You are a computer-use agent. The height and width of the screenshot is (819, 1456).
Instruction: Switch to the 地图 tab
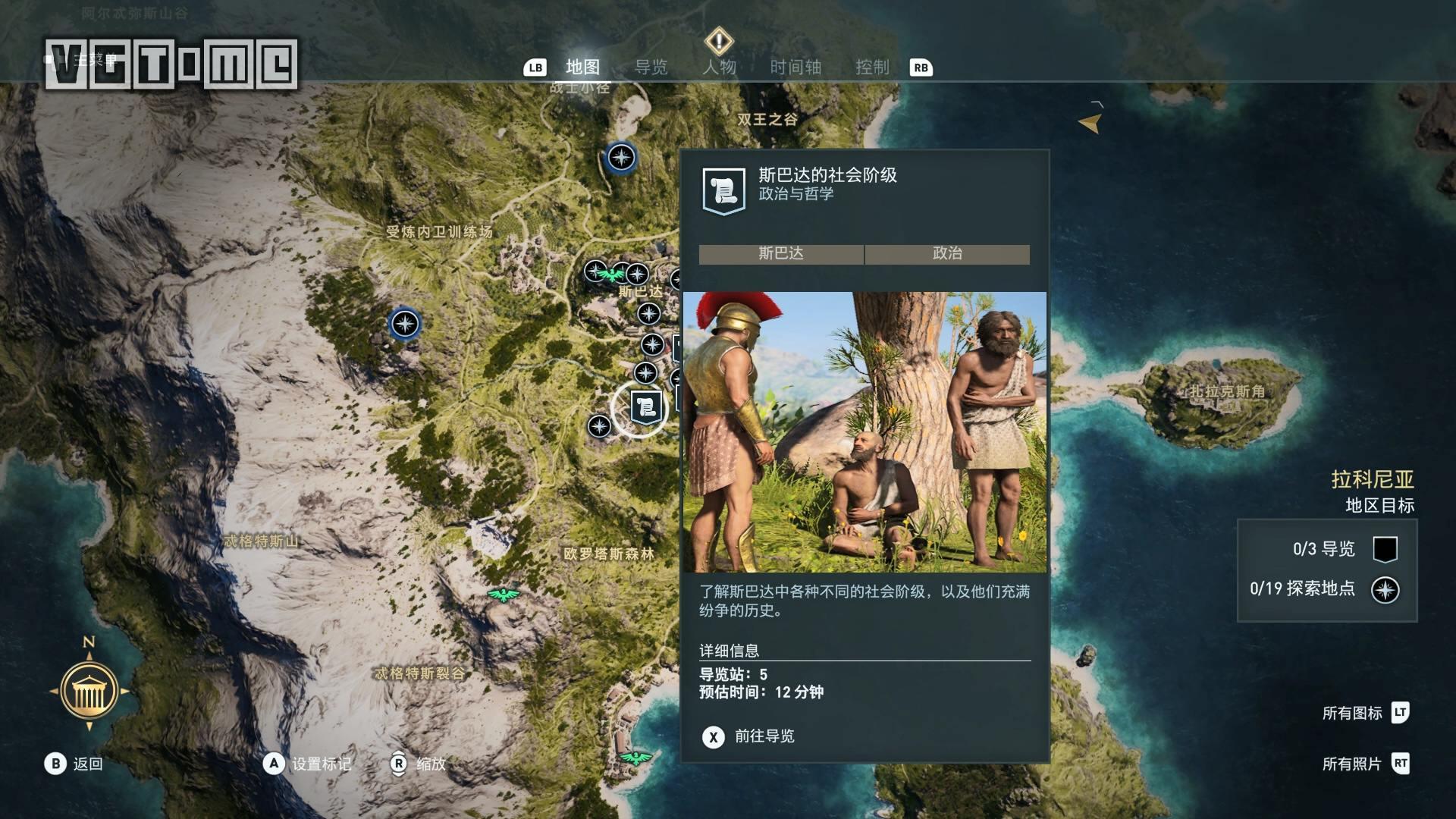coord(582,67)
